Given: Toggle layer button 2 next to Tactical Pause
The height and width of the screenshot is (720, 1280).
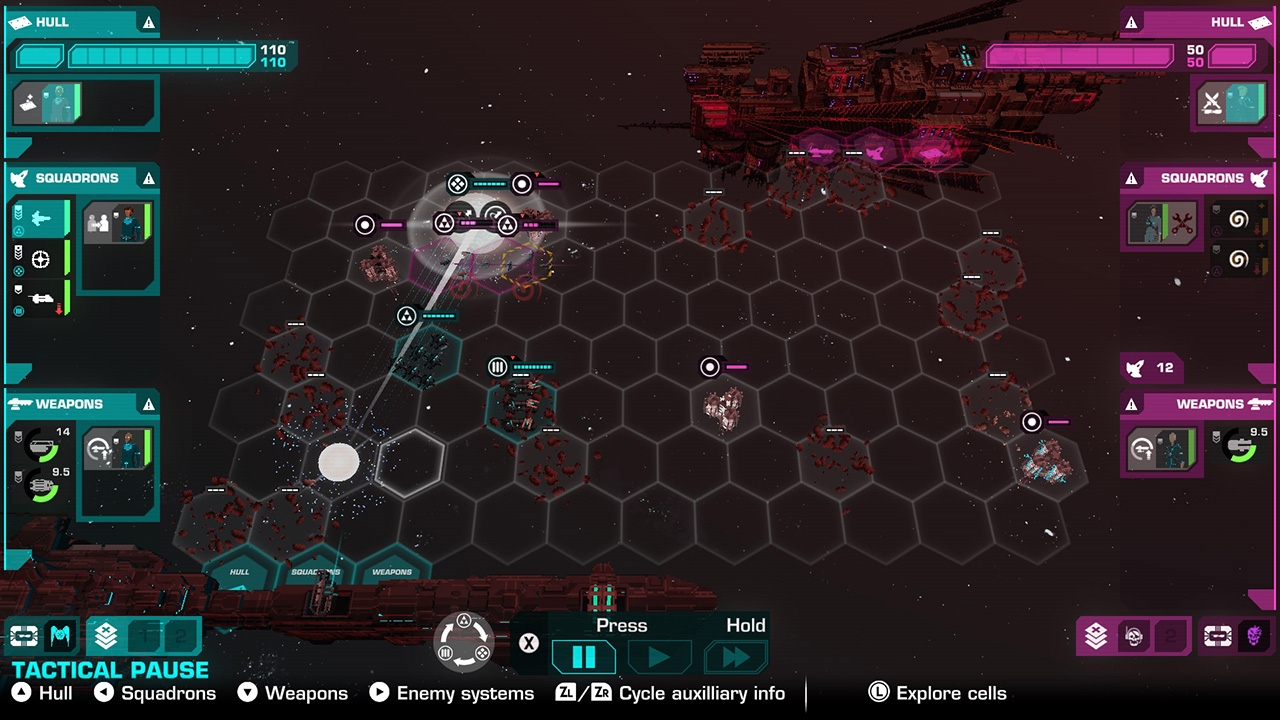Looking at the screenshot, I should click(182, 636).
